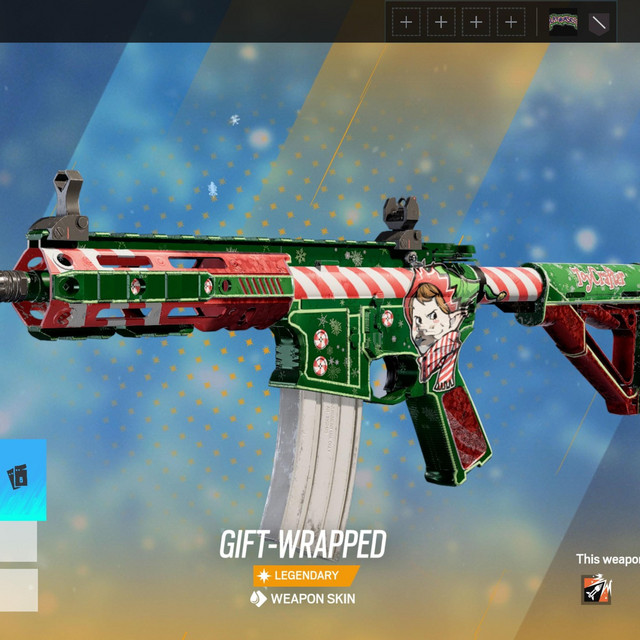
Task: Select the graffiti banner thumbnail in top bar
Action: point(563,22)
